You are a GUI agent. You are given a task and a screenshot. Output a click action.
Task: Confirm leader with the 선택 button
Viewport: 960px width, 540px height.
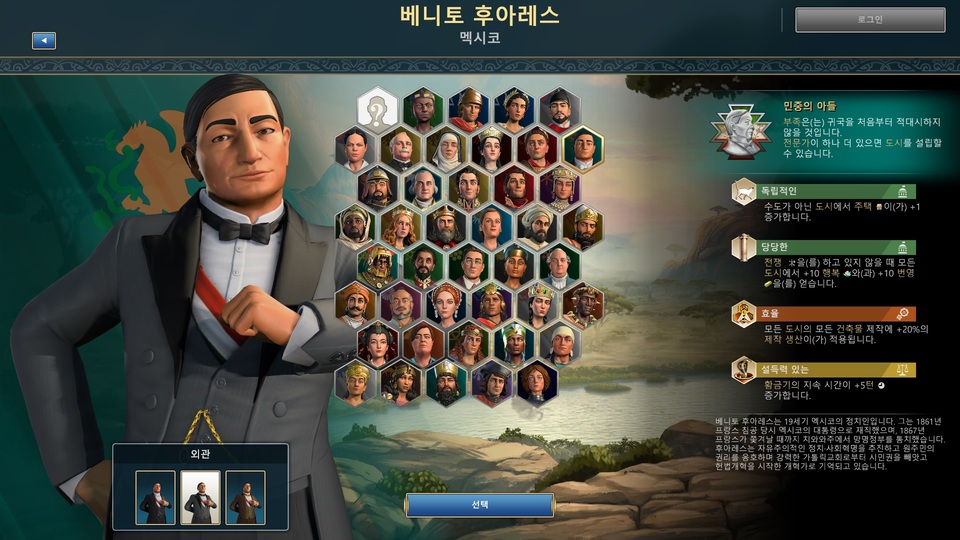point(479,505)
